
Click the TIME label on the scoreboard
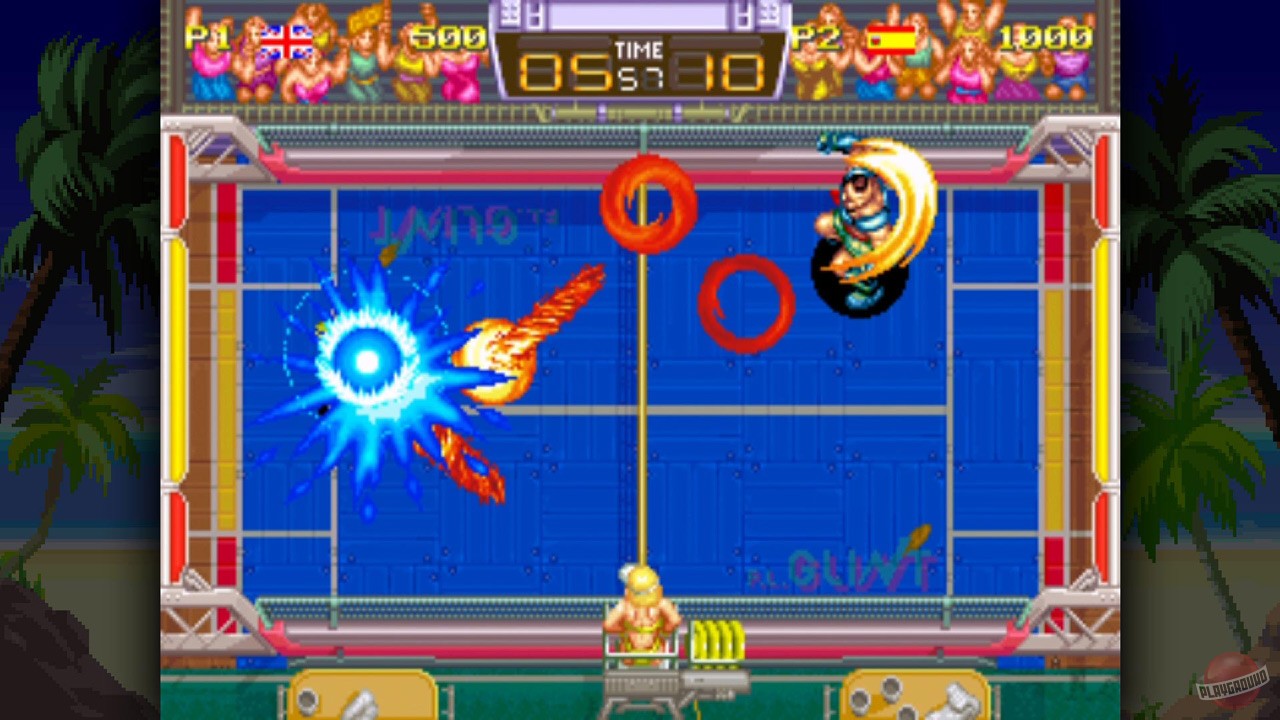click(x=640, y=48)
